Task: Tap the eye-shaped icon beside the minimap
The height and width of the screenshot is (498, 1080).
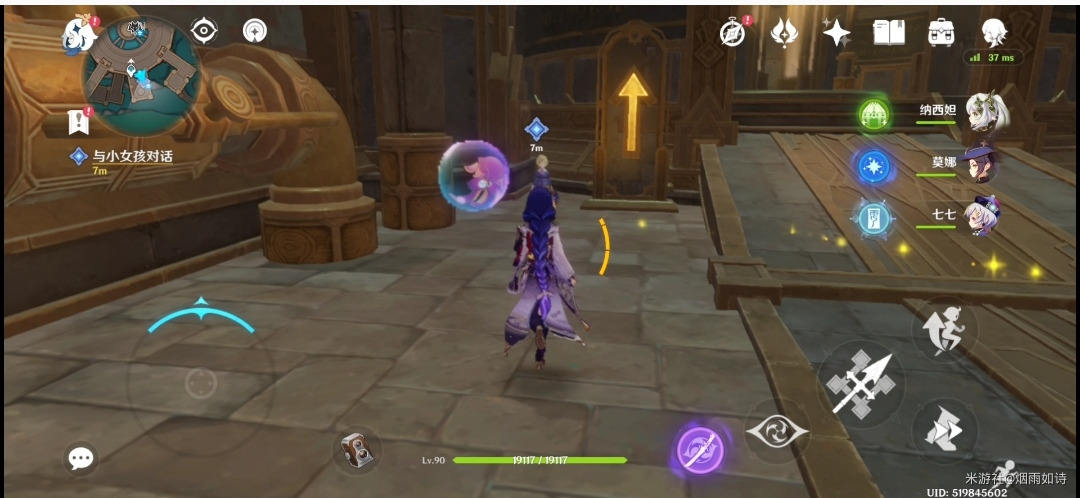Action: tap(204, 31)
